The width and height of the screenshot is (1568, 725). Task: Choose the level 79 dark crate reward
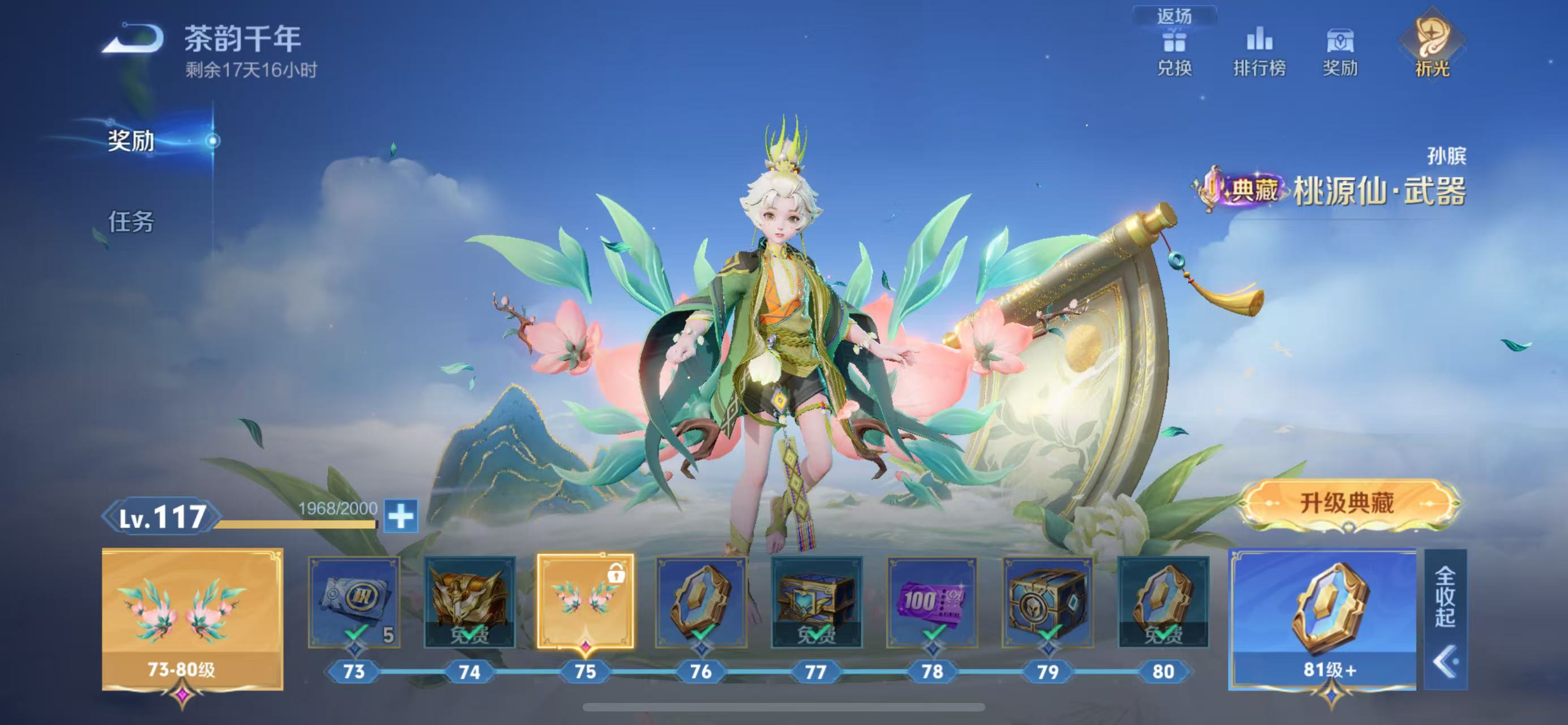1048,602
